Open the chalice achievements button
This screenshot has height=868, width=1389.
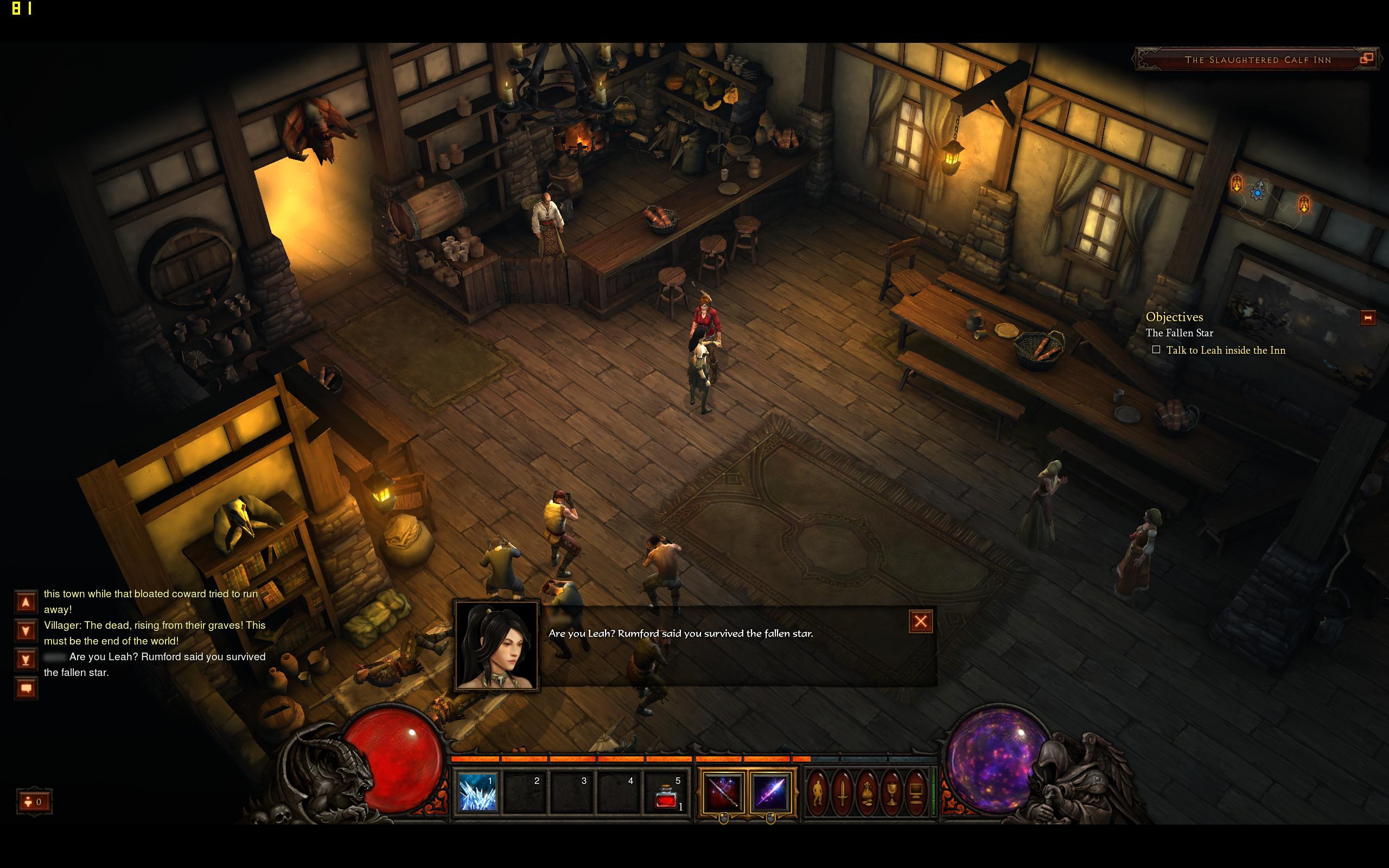coord(891,793)
